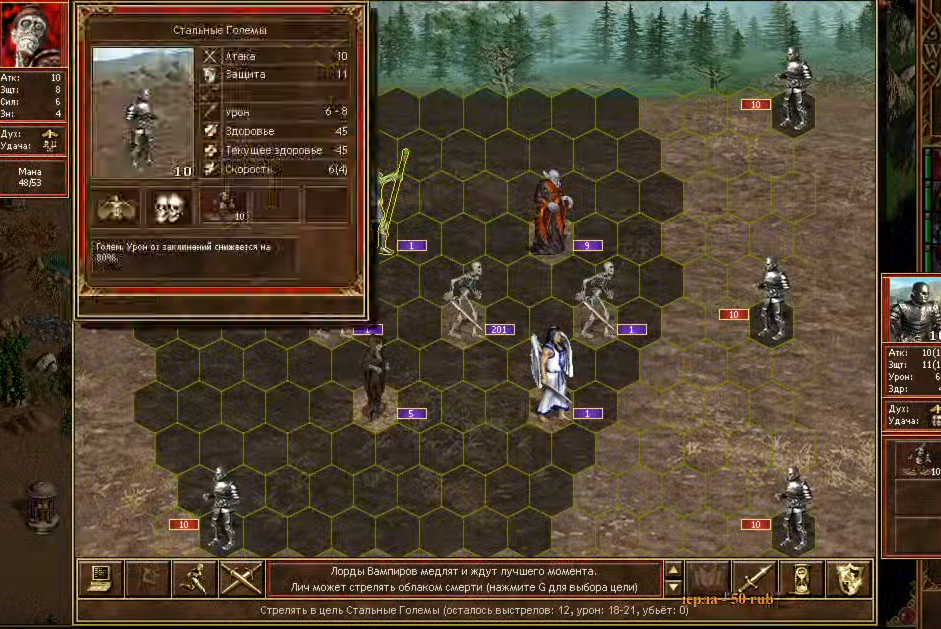941x629 pixels.
Task: Select the twin skulls icon in the golem panel
Action: tap(168, 206)
